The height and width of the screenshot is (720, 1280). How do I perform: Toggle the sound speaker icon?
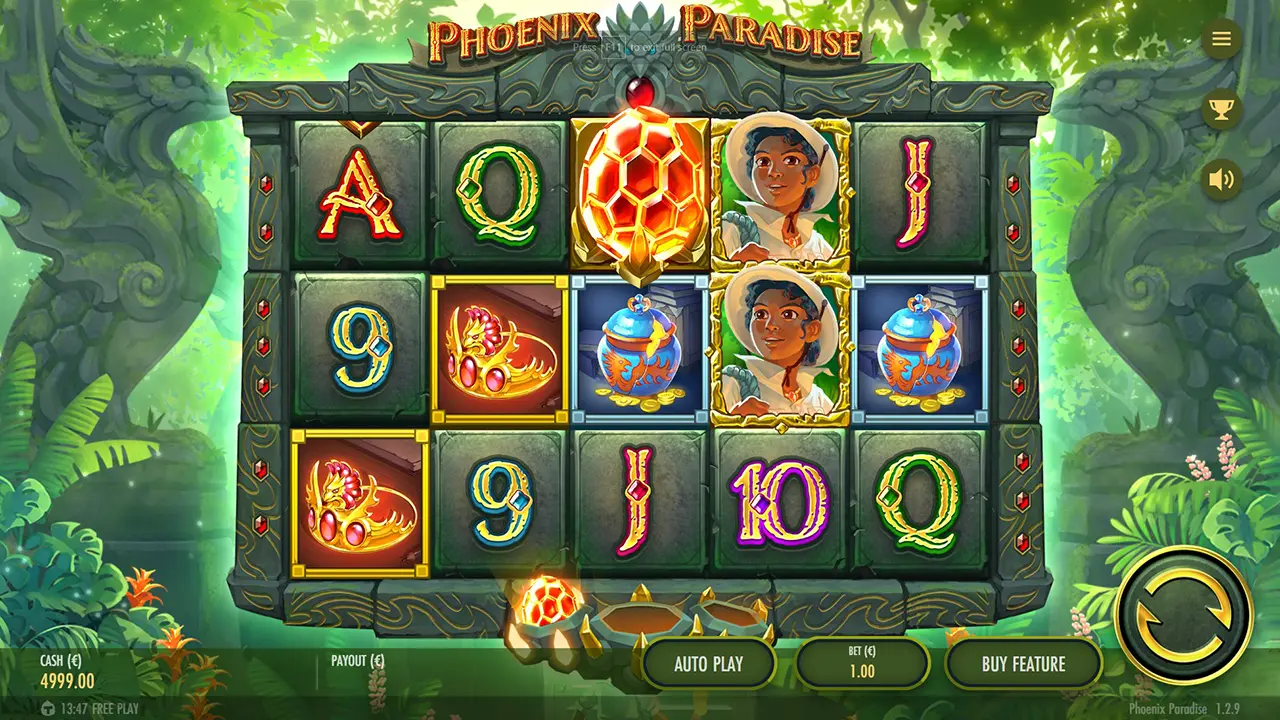coord(1221,179)
